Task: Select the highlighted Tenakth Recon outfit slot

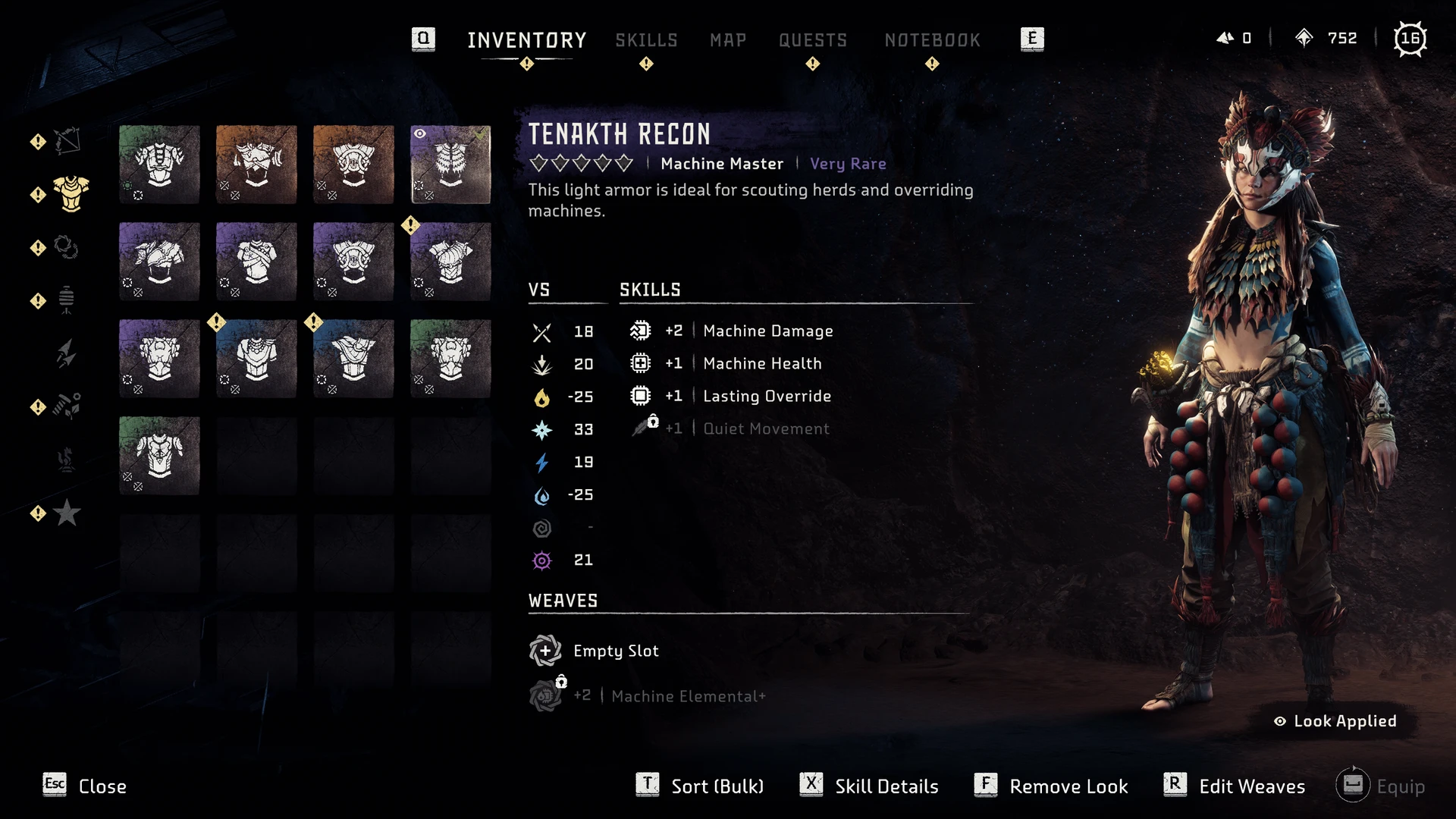Action: [450, 165]
